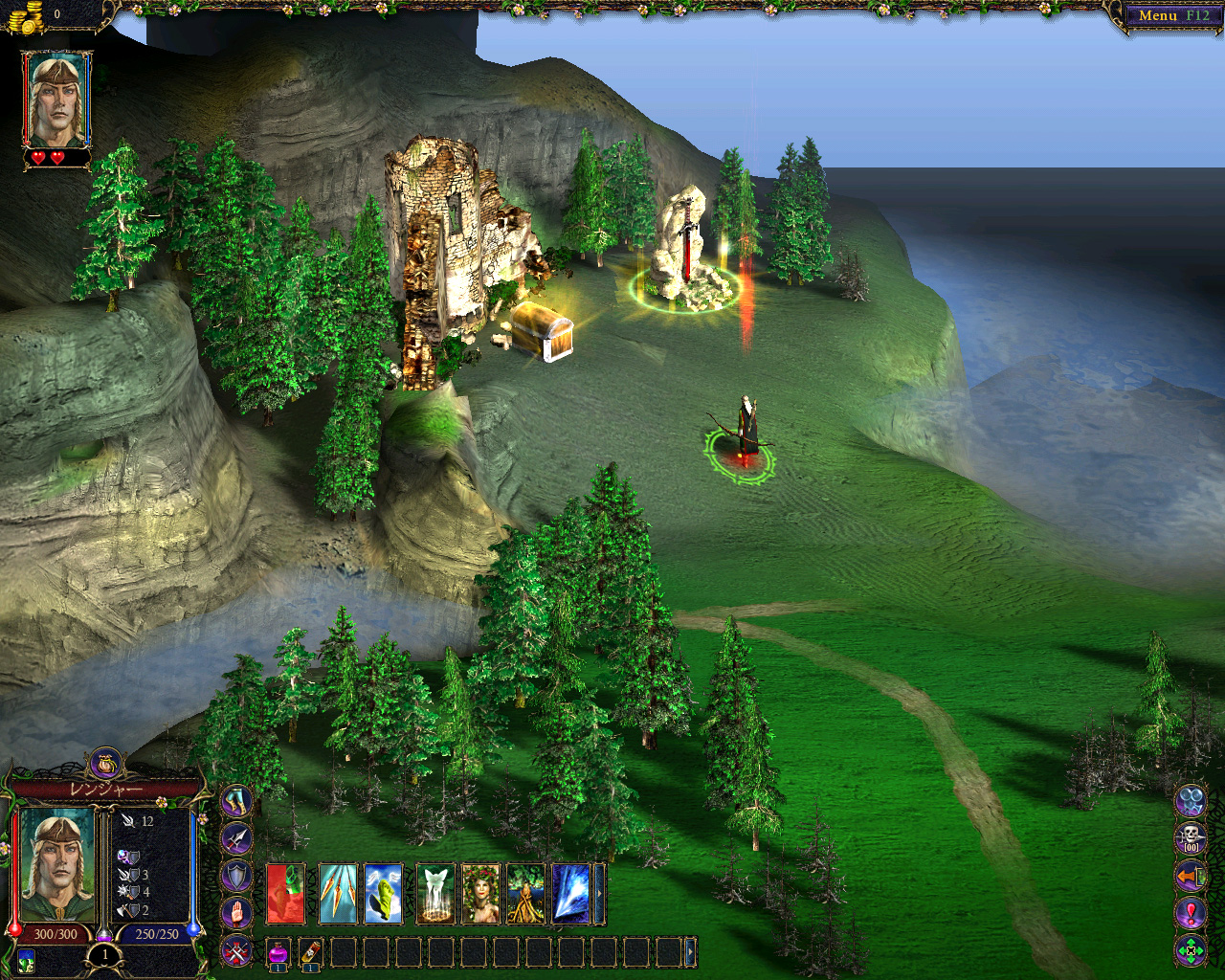Select the flower-crowned dryad spell card
The width and height of the screenshot is (1225, 980).
480,894
